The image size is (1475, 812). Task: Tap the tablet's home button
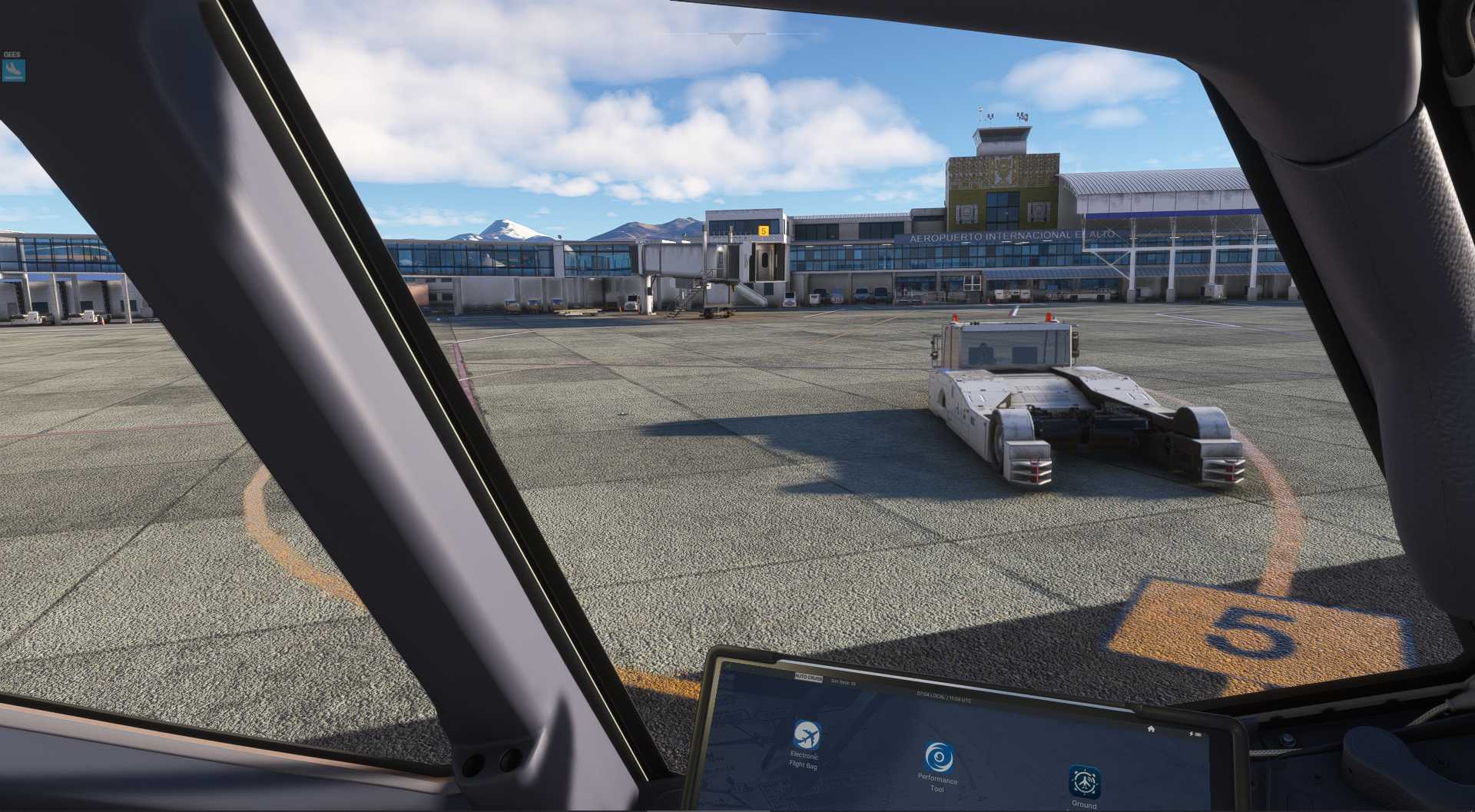coord(1151,728)
